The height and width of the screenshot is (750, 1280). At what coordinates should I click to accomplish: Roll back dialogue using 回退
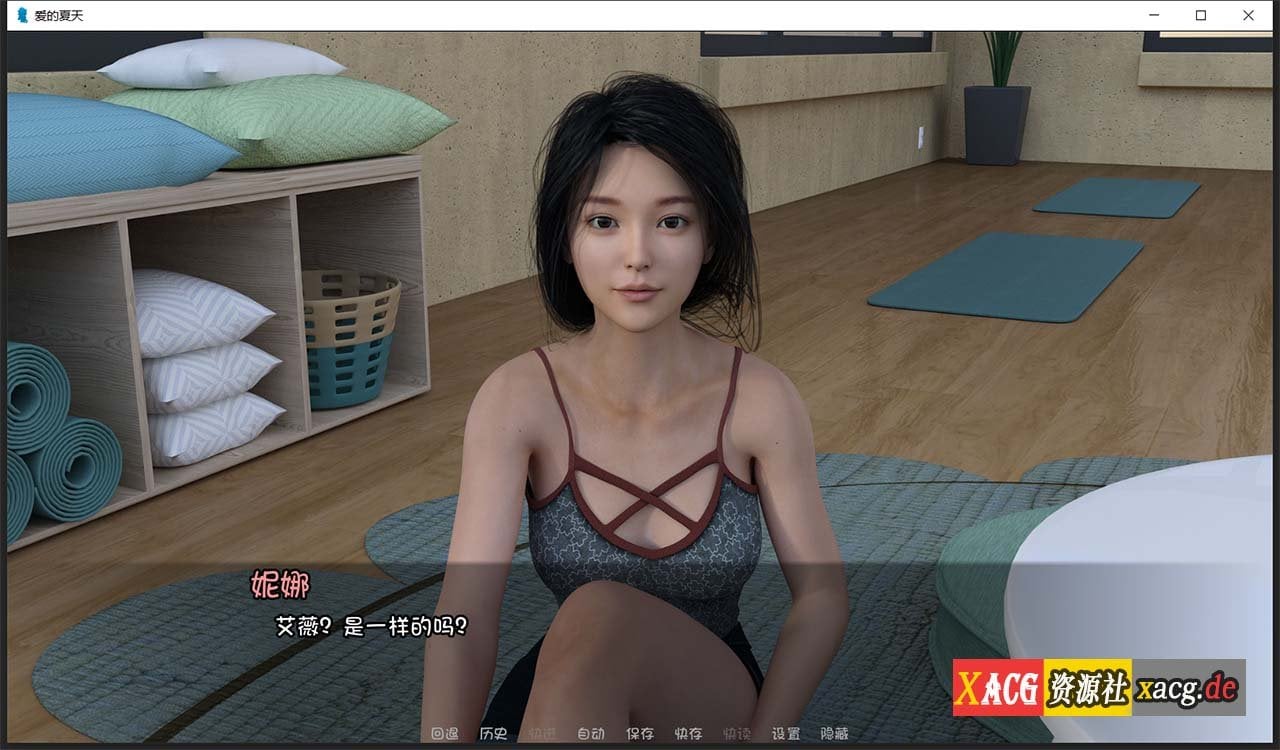point(446,733)
